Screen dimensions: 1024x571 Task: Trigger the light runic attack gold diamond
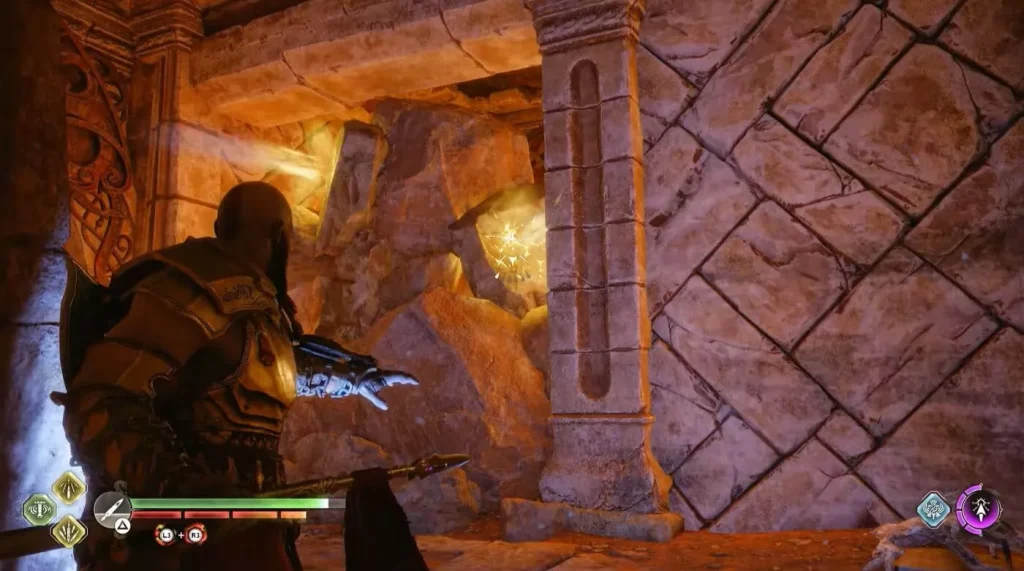[69, 487]
